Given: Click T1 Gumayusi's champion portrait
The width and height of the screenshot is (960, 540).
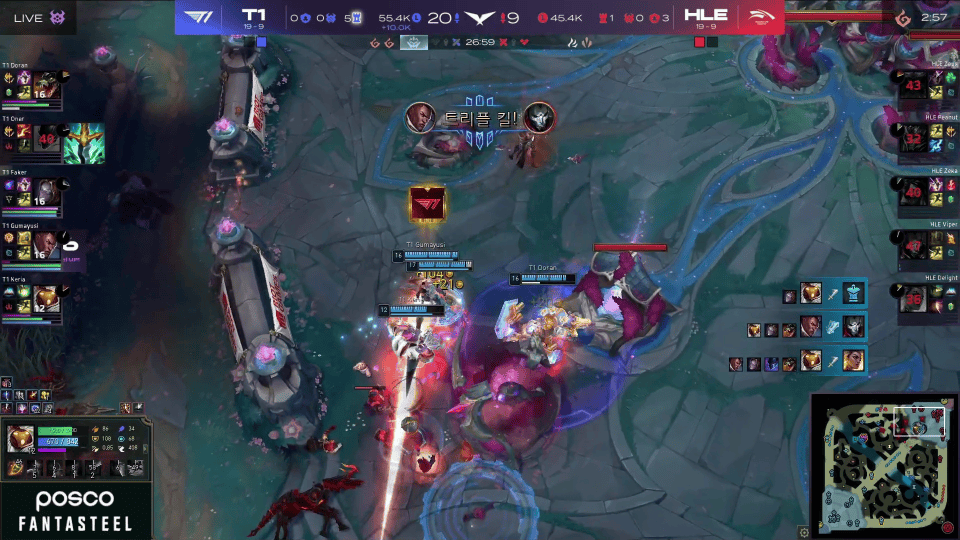Looking at the screenshot, I should tap(46, 246).
